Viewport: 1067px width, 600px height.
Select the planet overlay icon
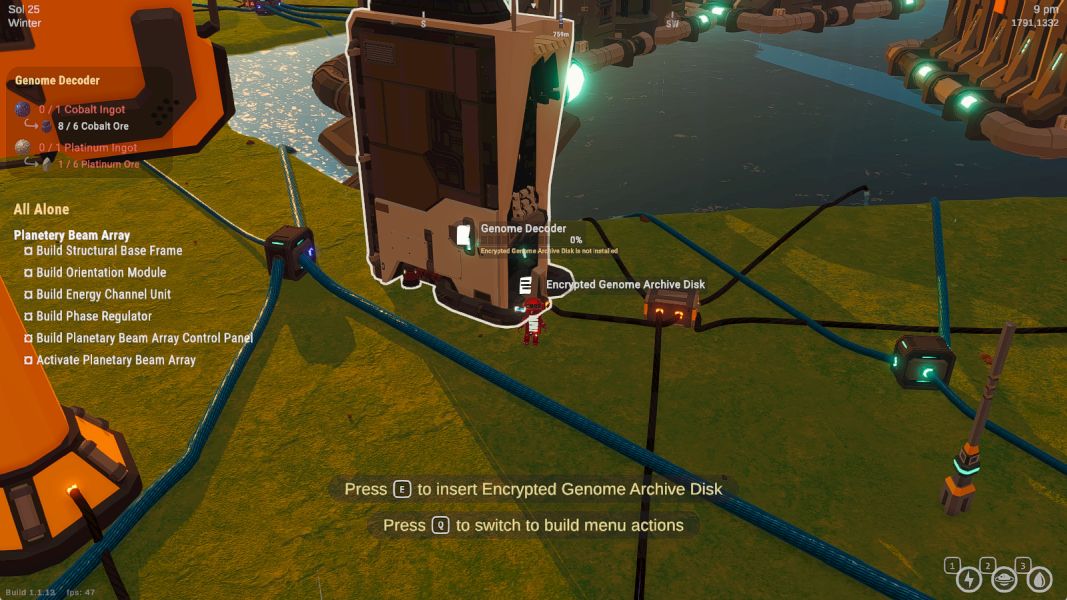pyautogui.click(x=1004, y=579)
